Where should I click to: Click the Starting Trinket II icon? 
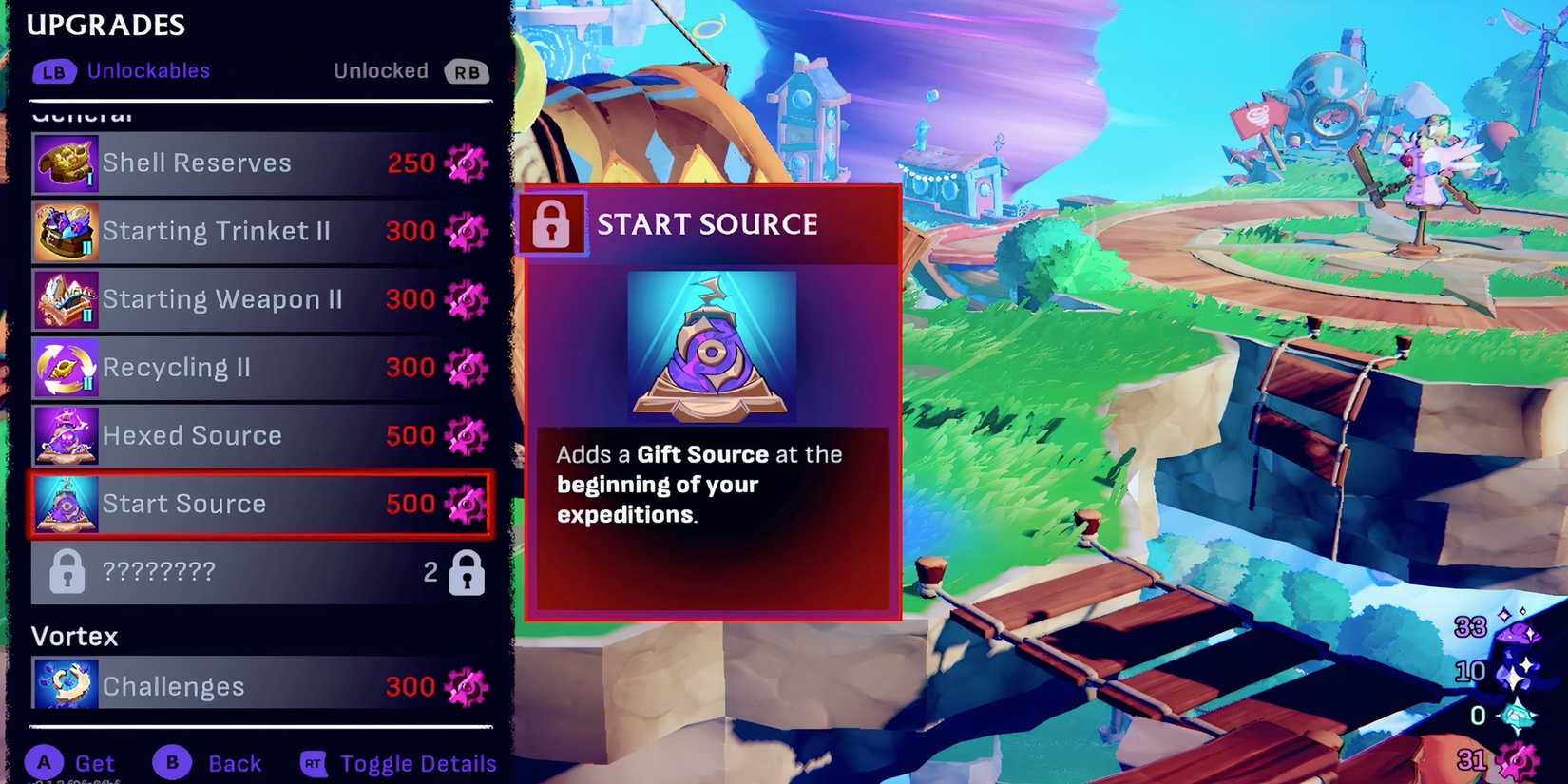(x=65, y=230)
